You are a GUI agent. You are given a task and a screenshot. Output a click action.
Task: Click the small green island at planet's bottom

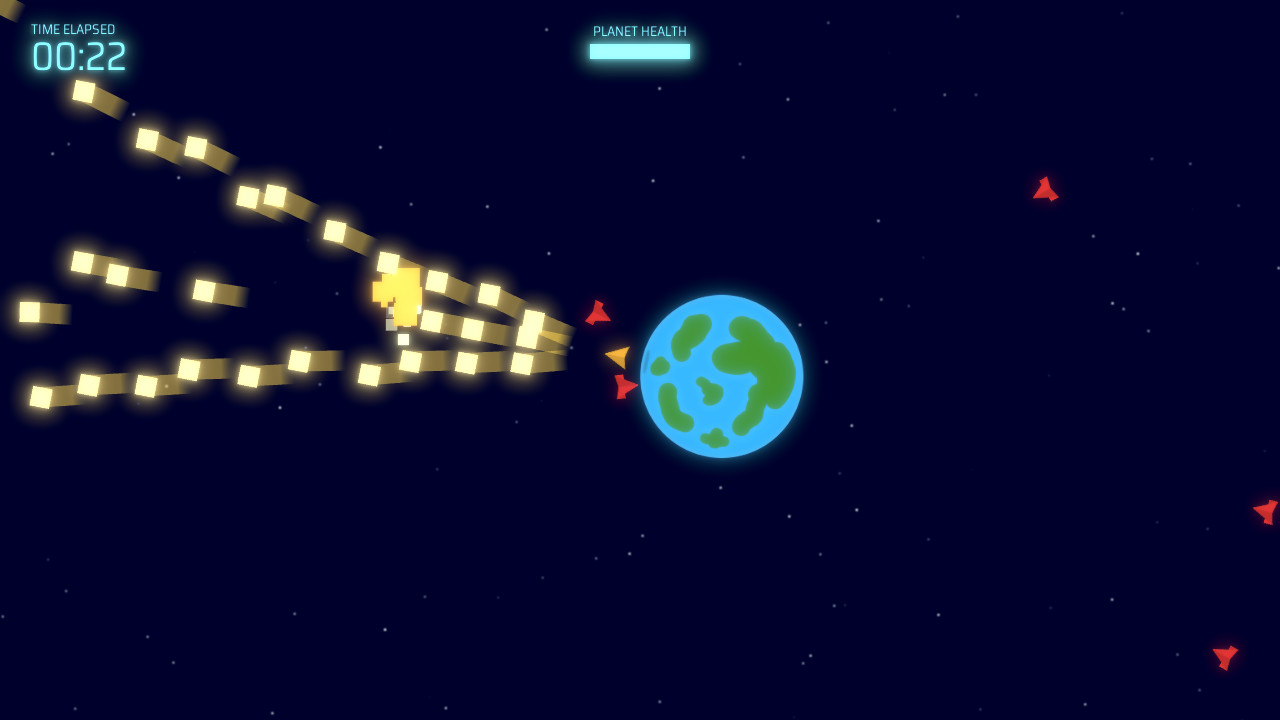[x=714, y=437]
